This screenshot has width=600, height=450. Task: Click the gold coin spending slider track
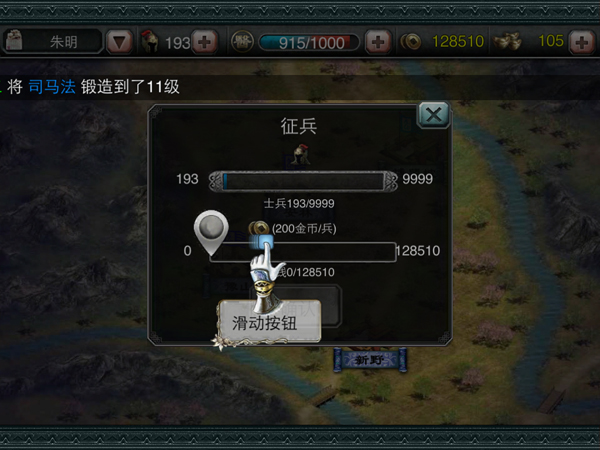(320, 251)
